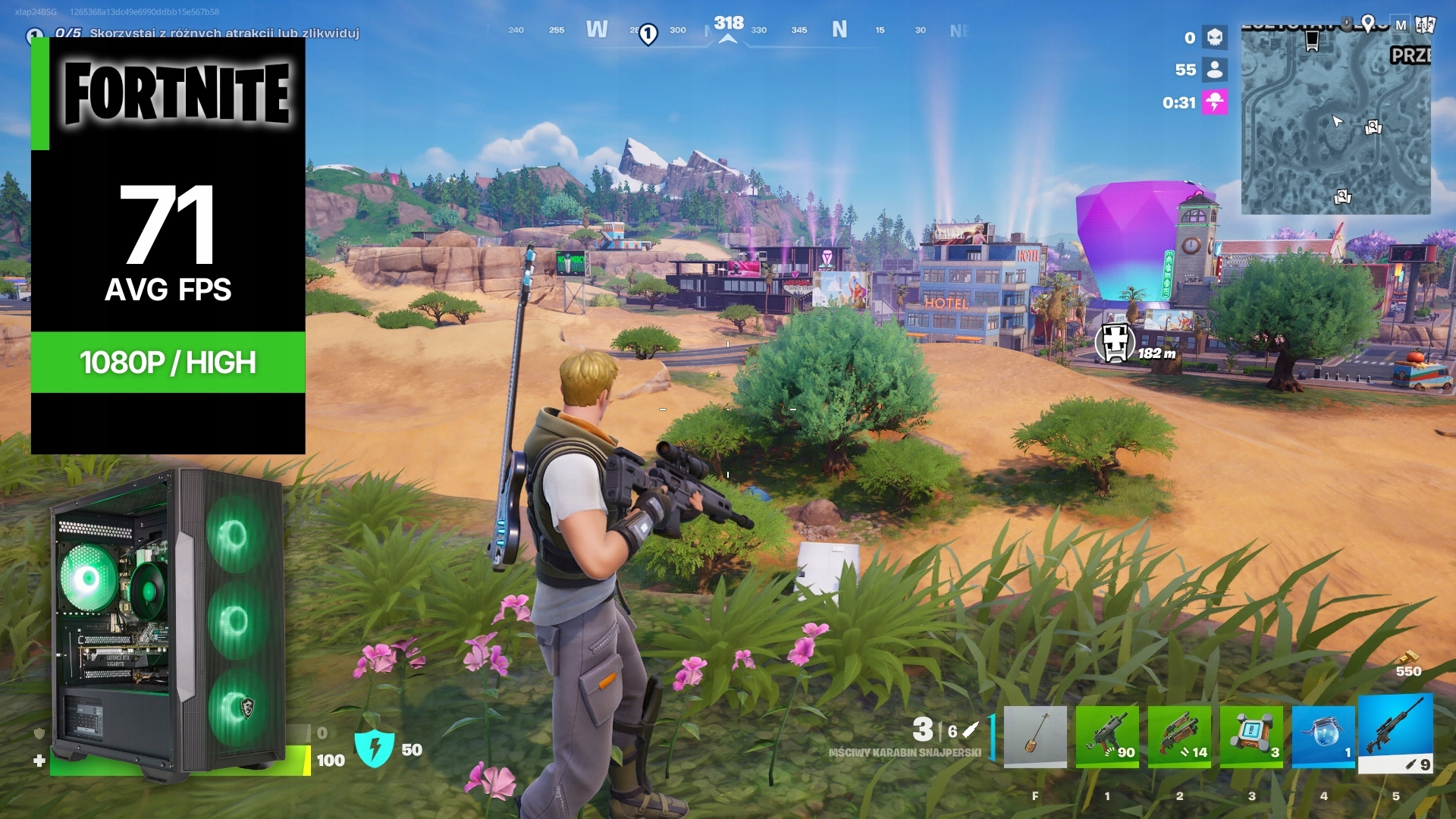This screenshot has width=1456, height=819.
Task: Click the players remaining icon
Action: [1214, 70]
